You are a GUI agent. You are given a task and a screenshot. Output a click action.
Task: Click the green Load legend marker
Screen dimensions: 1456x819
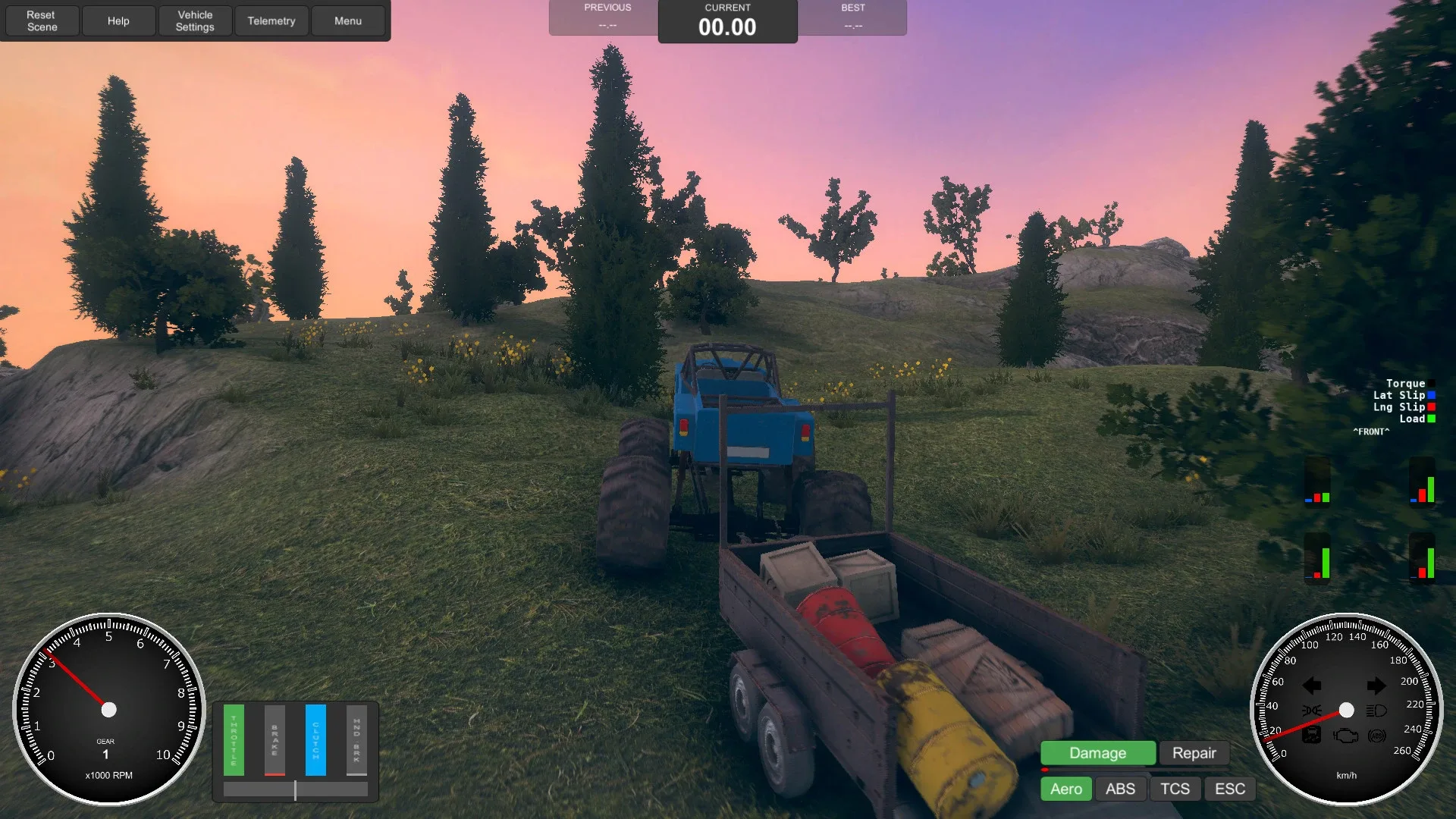pyautogui.click(x=1431, y=419)
